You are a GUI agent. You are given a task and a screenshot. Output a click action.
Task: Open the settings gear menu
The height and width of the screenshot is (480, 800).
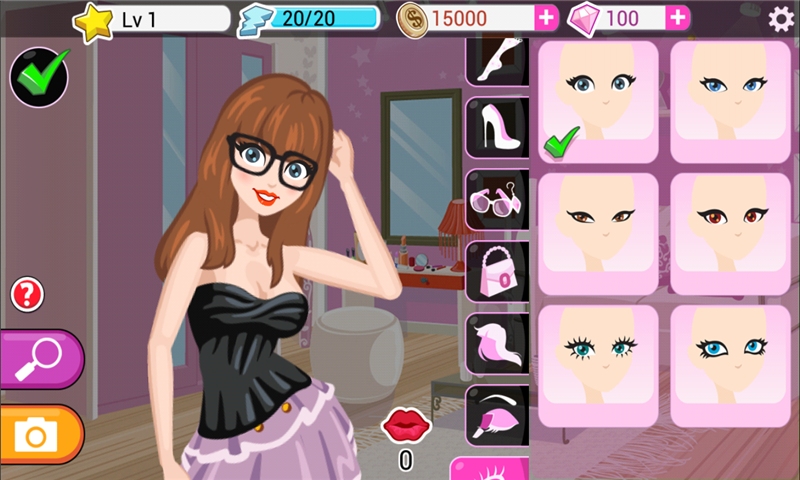[780, 18]
